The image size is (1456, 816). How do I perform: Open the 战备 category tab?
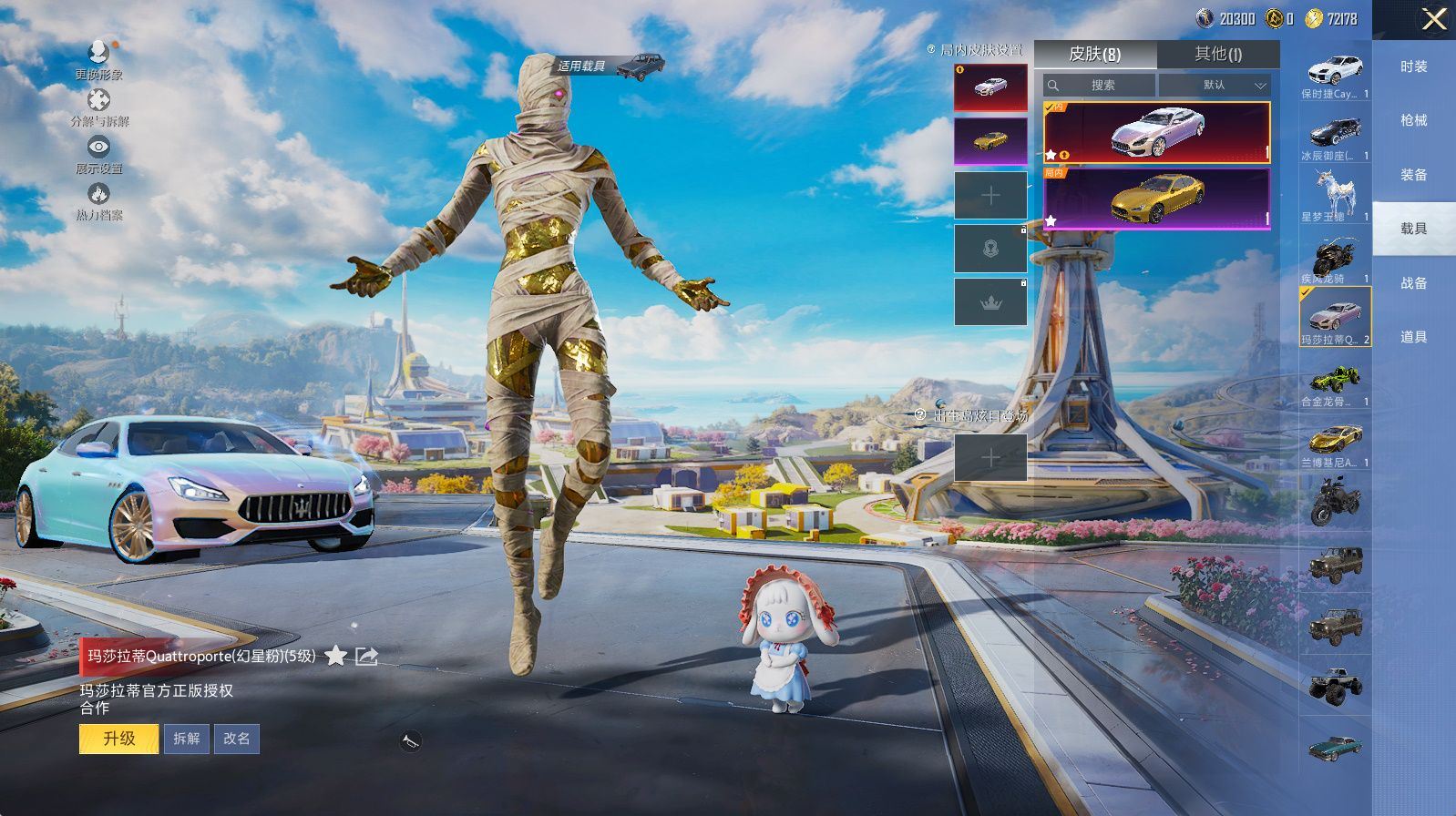point(1413,283)
